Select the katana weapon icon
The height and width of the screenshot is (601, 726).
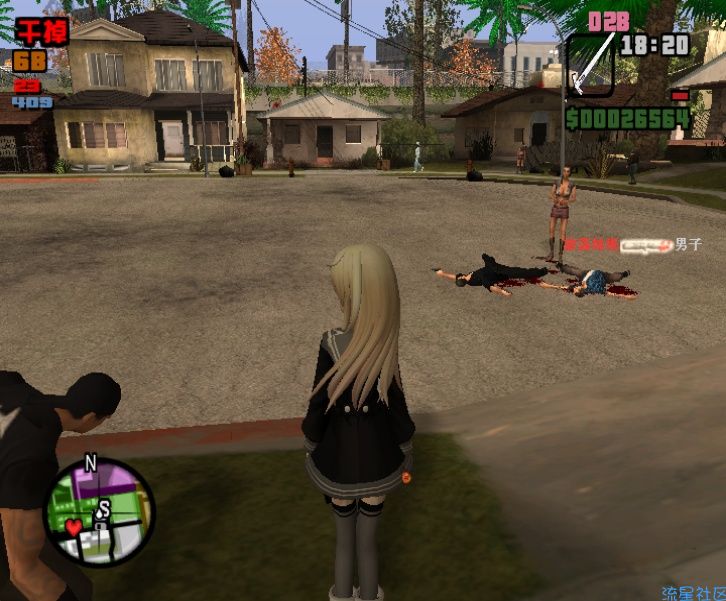(x=590, y=65)
